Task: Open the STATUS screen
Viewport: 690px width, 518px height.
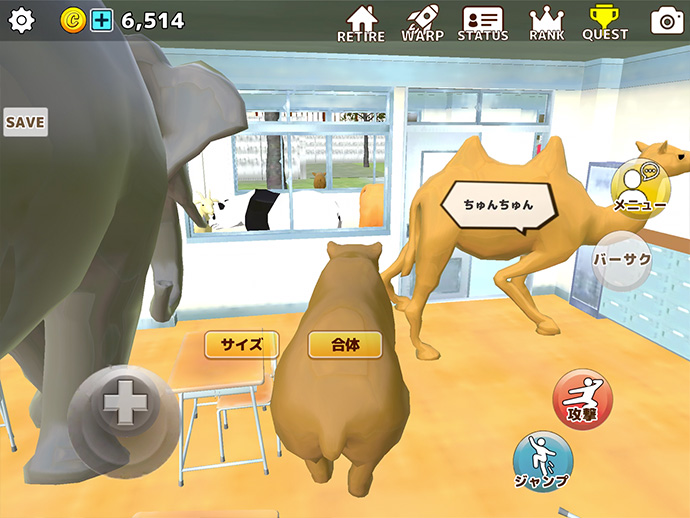Action: [x=483, y=23]
